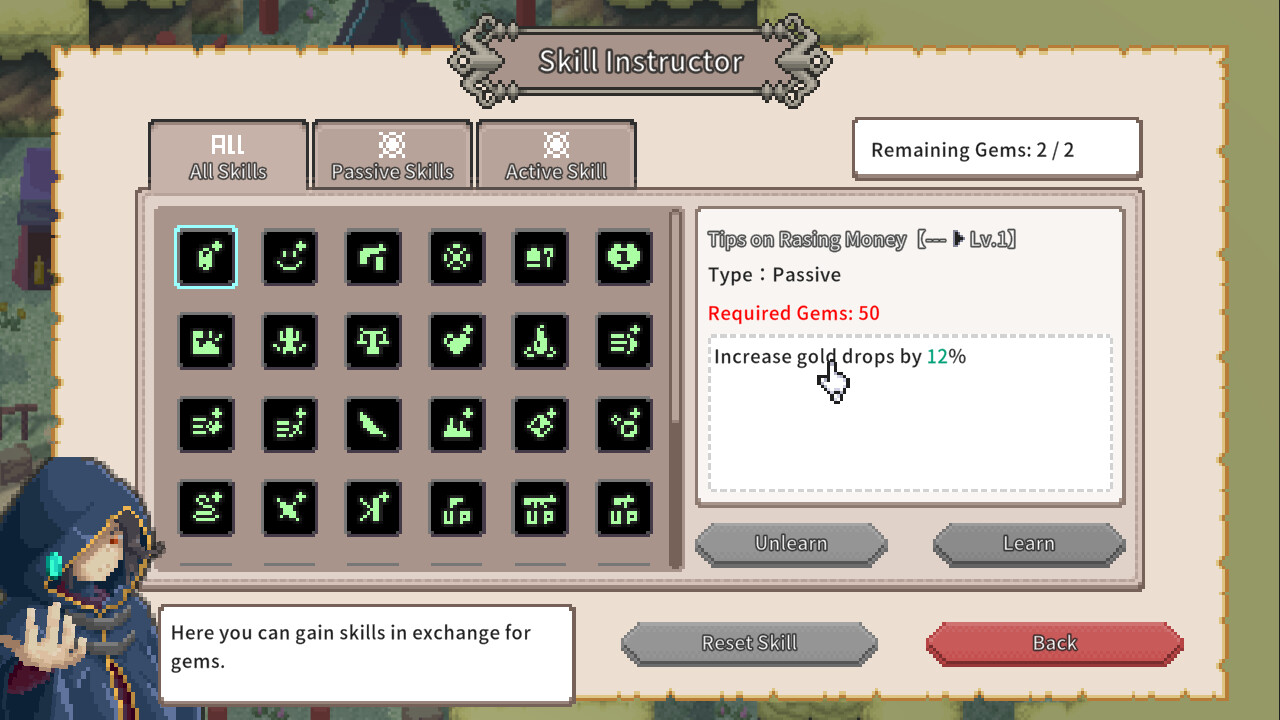
Task: Switch to the Passive Skills tab
Action: (x=392, y=155)
